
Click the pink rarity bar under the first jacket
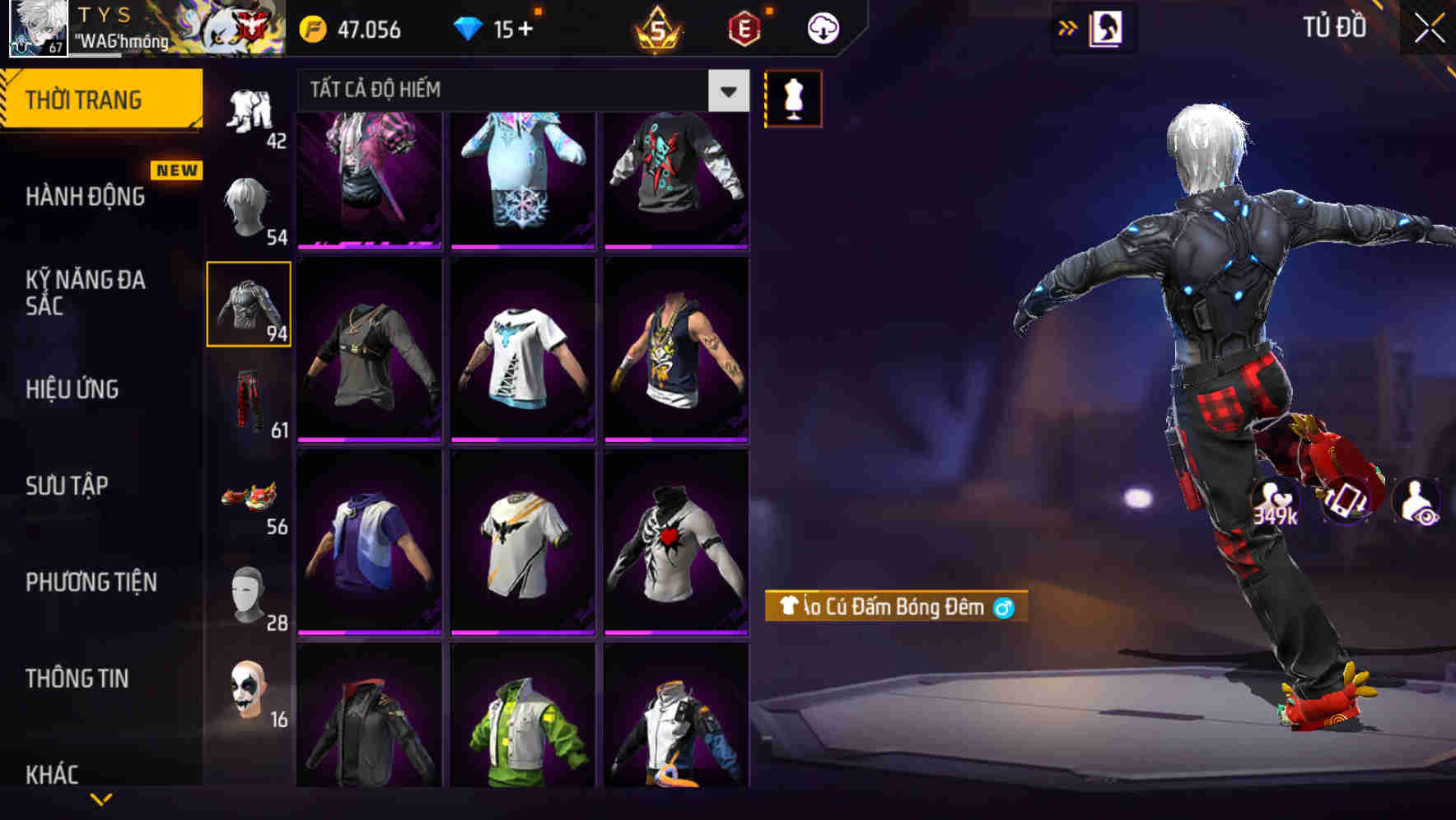[368, 245]
